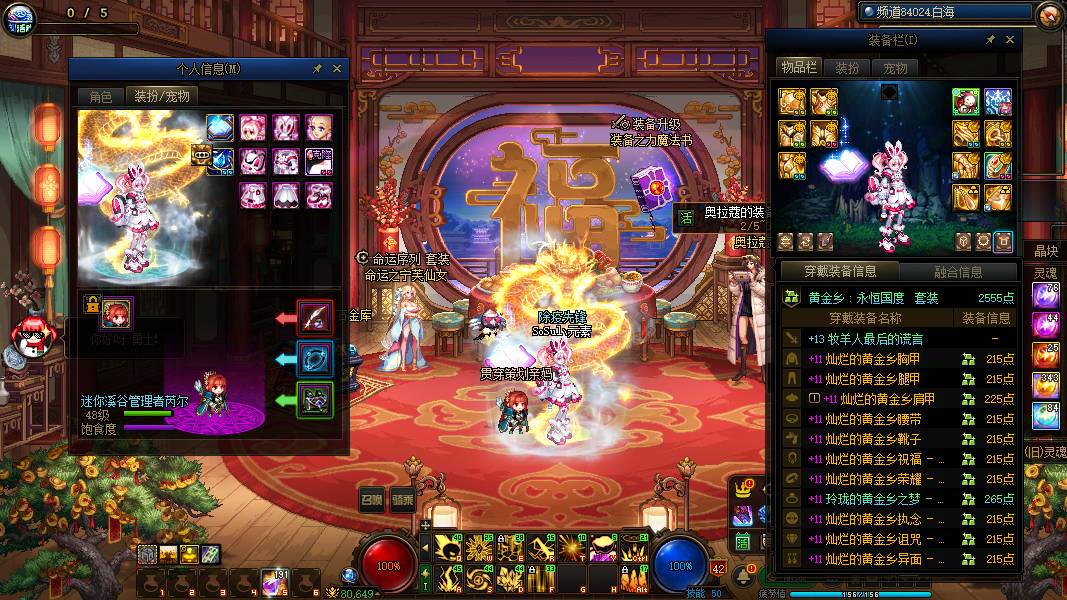This screenshot has height=600, width=1067.
Task: Click the rabbit-girl pet slot in equipment
Action: [x=965, y=101]
